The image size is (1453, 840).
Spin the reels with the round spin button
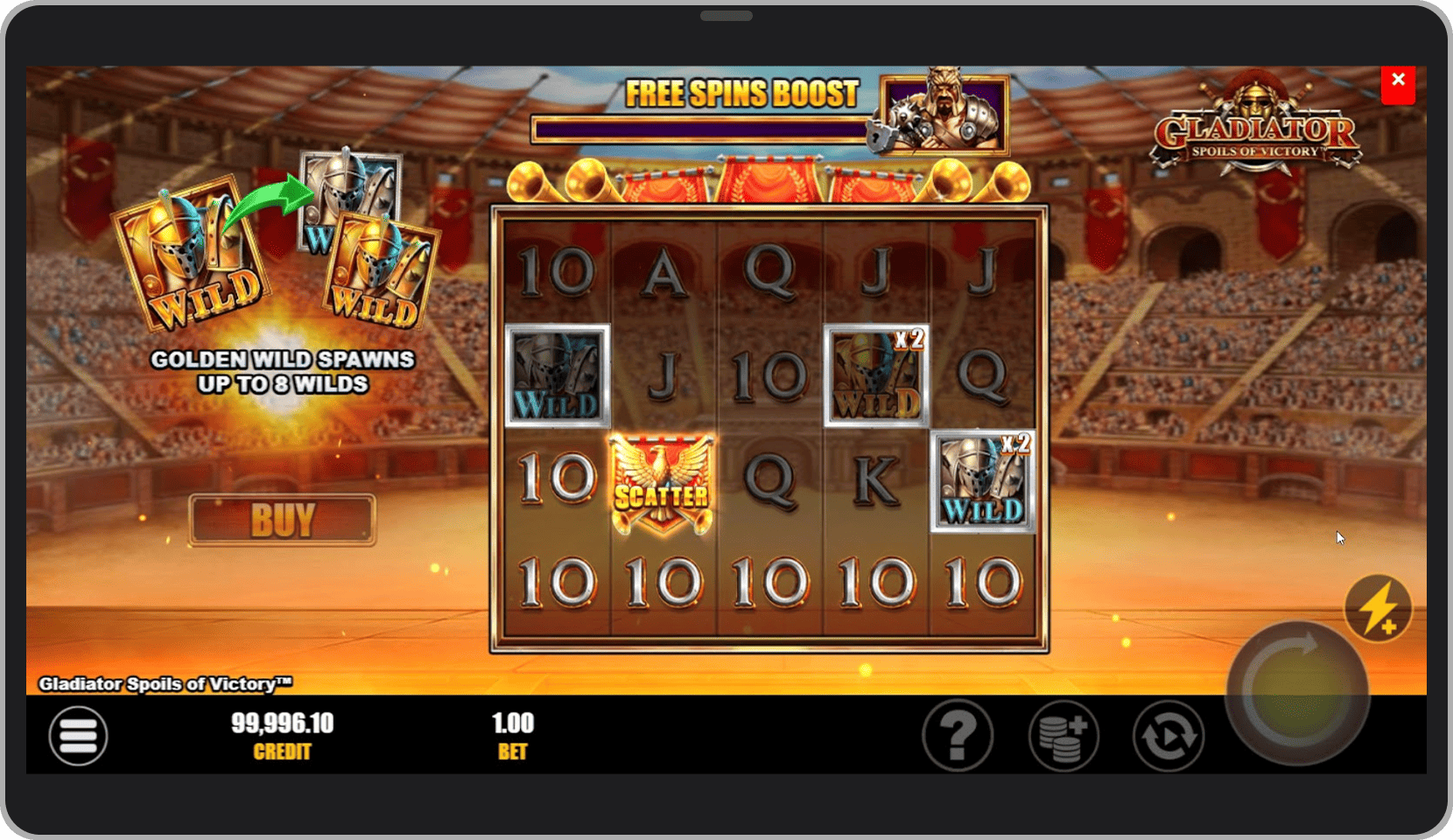pyautogui.click(x=1297, y=692)
